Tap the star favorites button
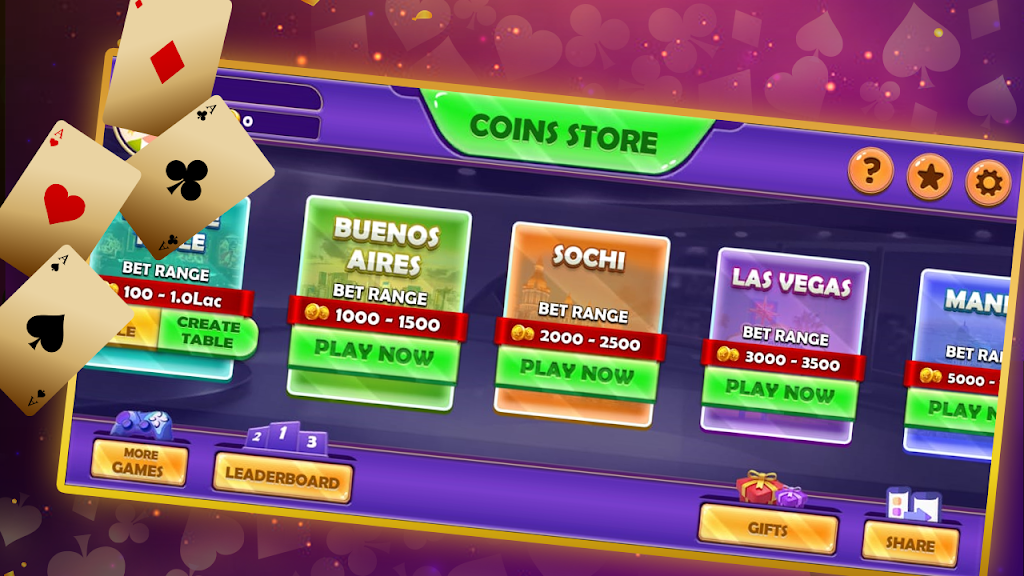This screenshot has height=576, width=1024. [929, 178]
